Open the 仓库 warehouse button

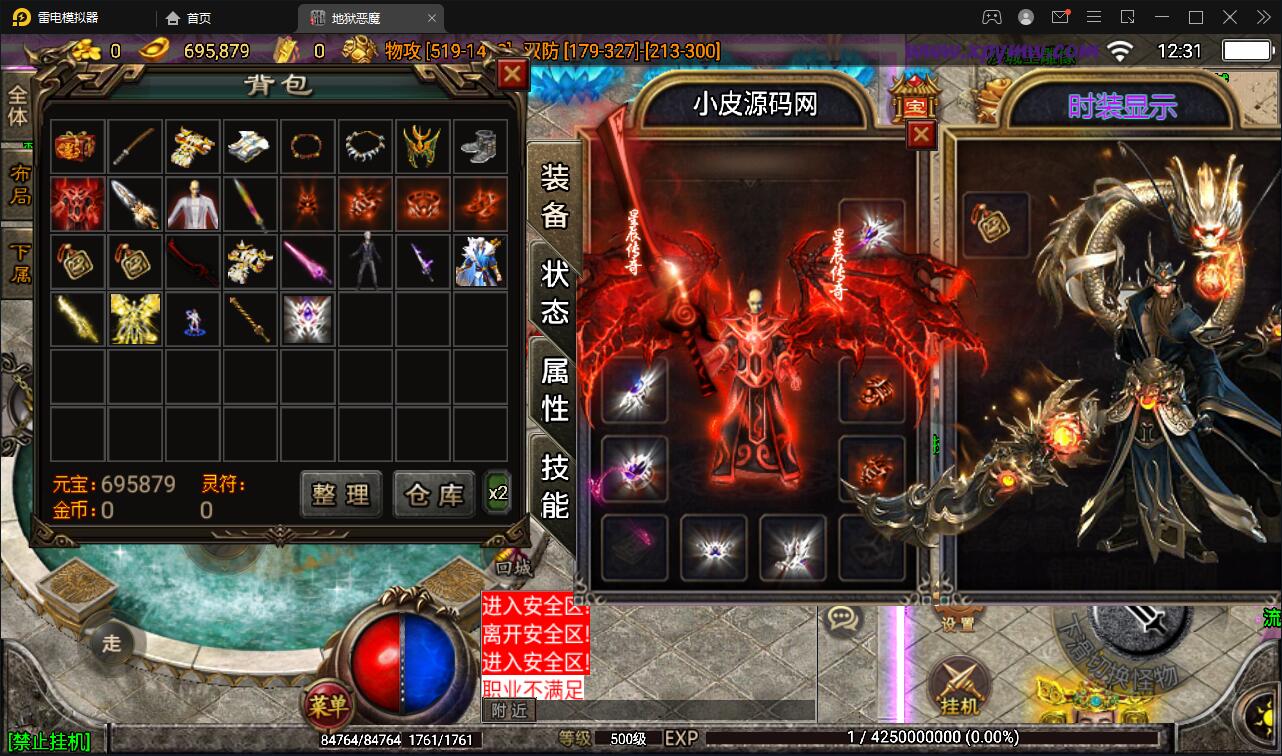click(432, 494)
